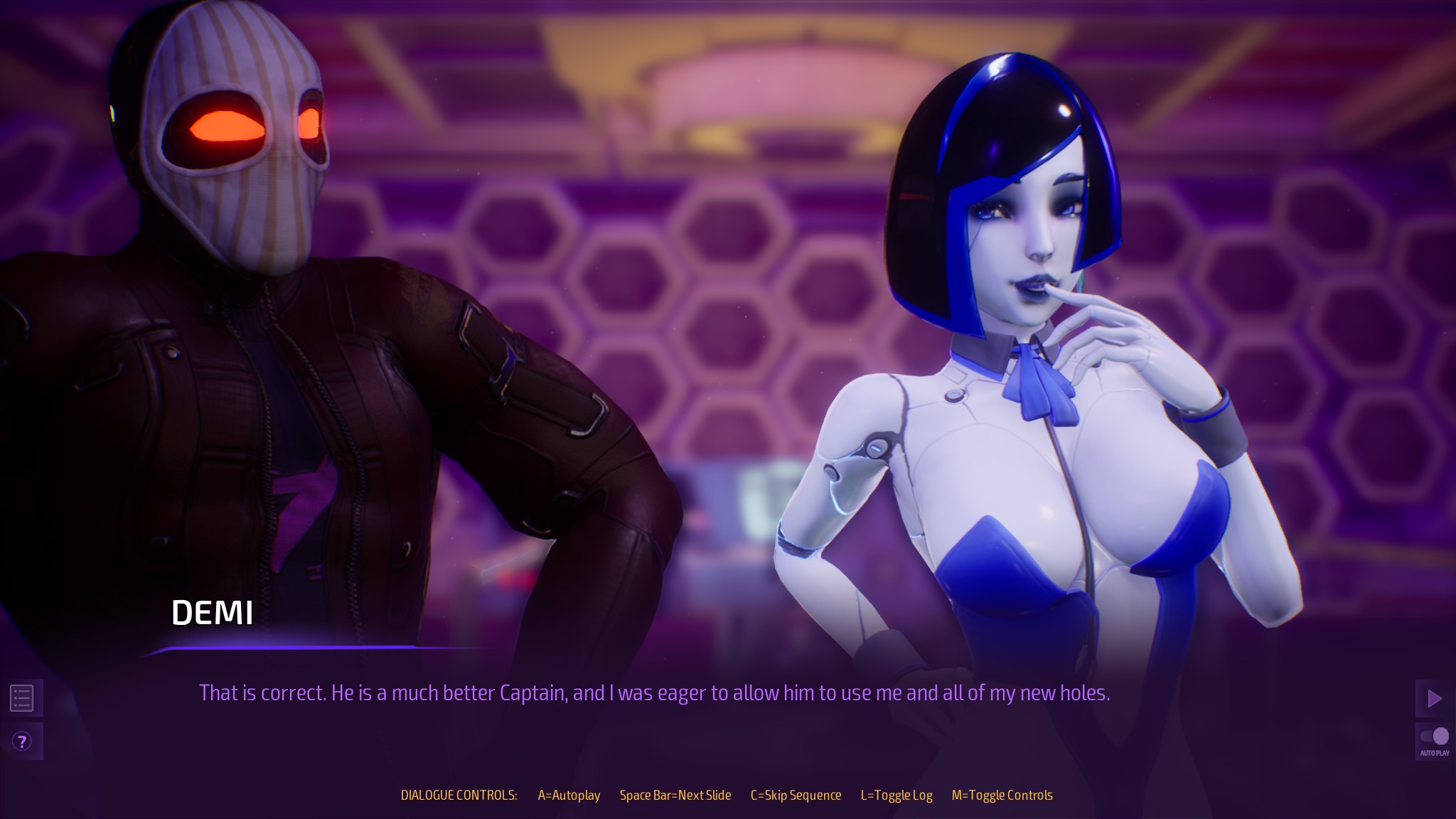Toggle the Auto Play switch

(x=1434, y=737)
